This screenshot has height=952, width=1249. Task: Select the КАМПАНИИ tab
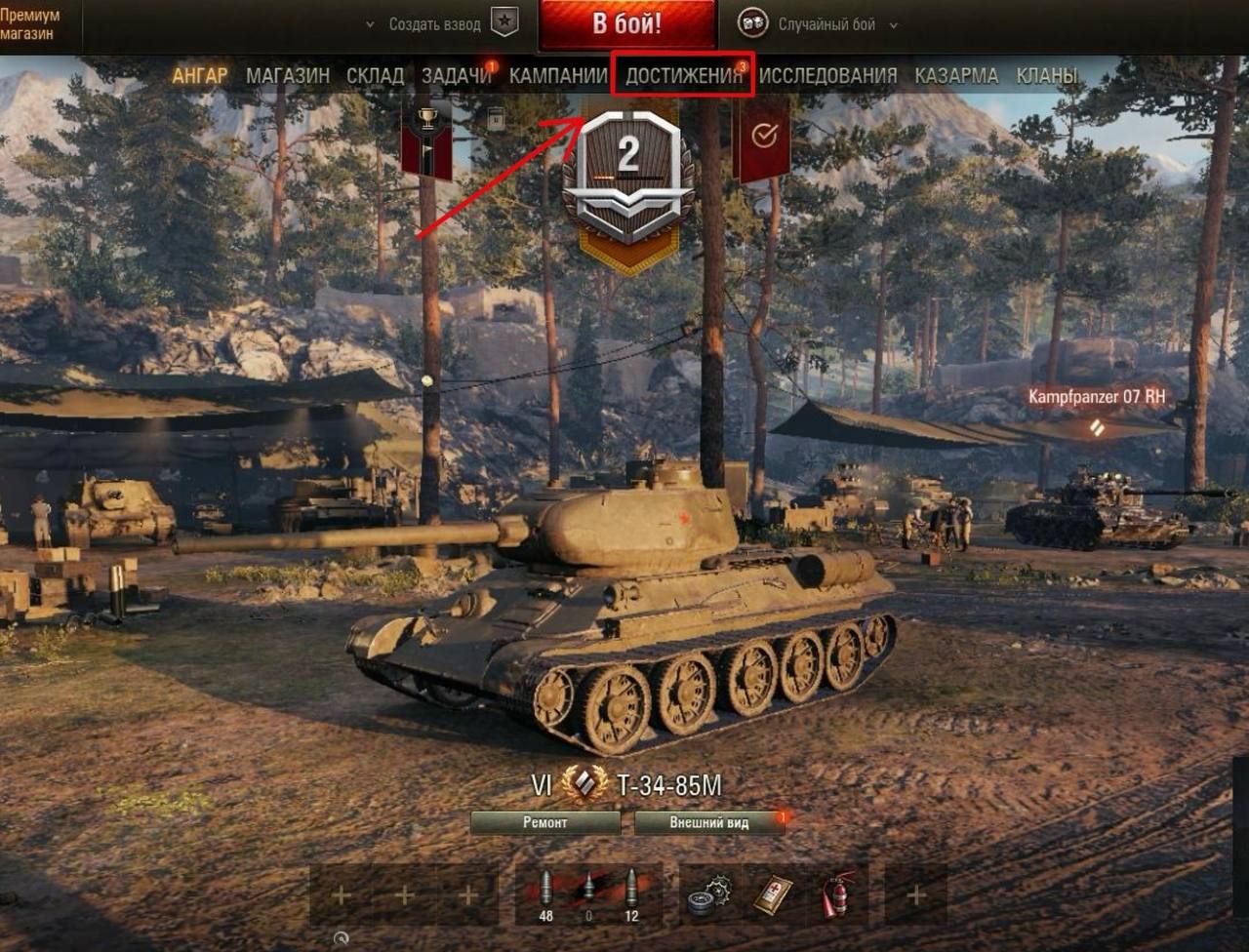[x=558, y=76]
